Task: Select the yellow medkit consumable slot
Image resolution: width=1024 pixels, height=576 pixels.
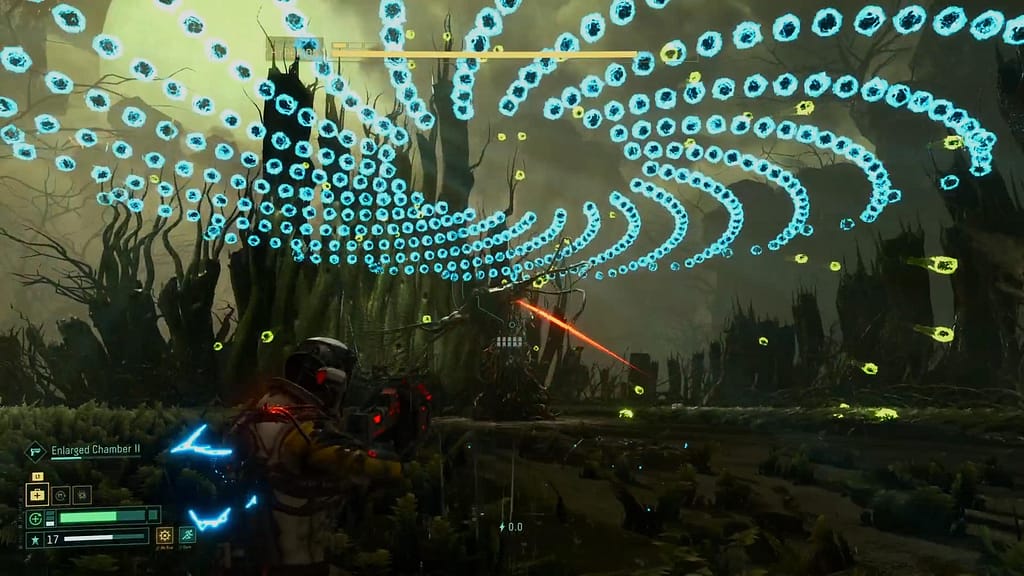Action: coord(37,495)
